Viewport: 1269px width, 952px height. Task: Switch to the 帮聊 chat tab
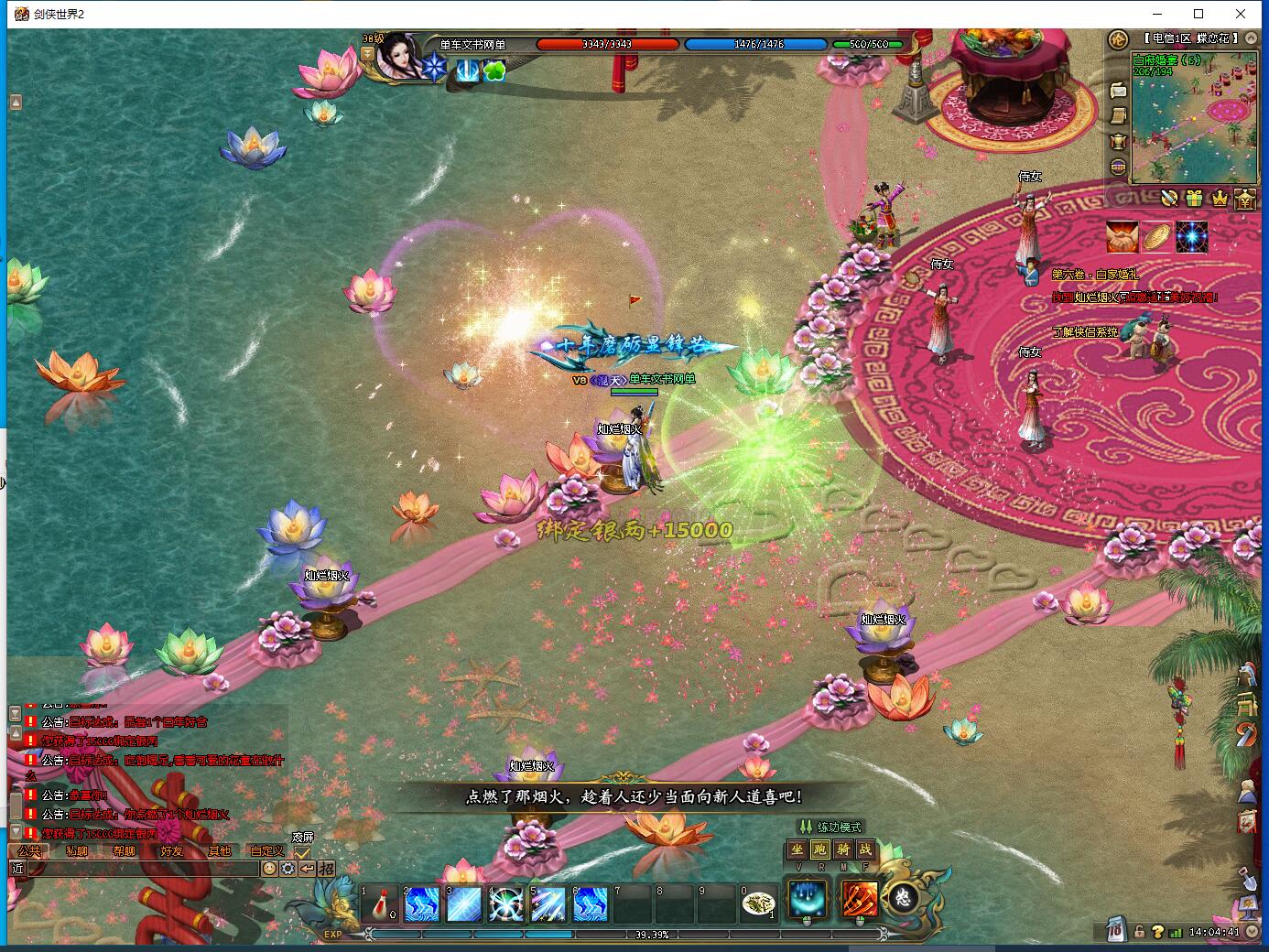125,850
